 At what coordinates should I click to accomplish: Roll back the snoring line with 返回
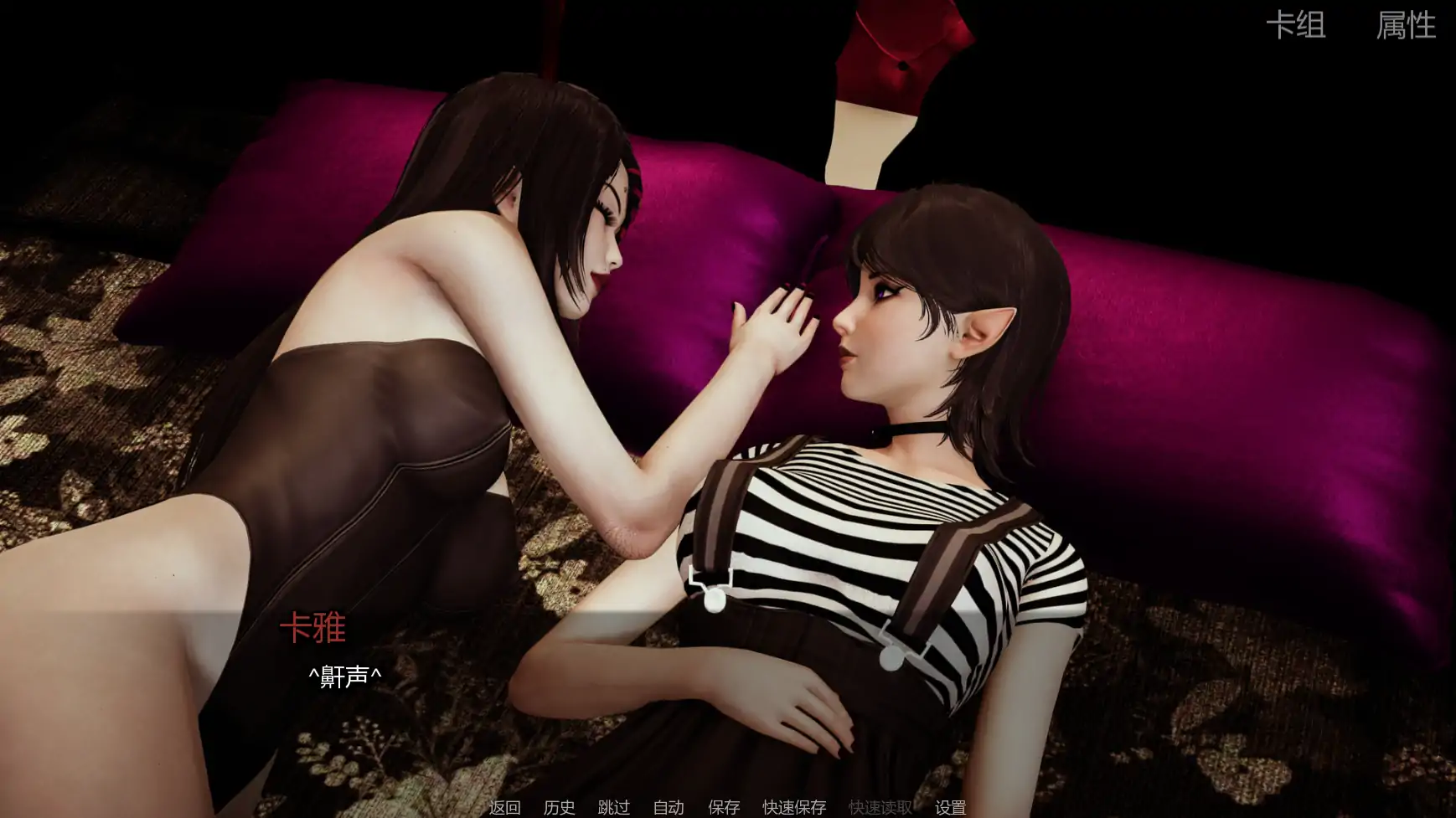click(503, 807)
